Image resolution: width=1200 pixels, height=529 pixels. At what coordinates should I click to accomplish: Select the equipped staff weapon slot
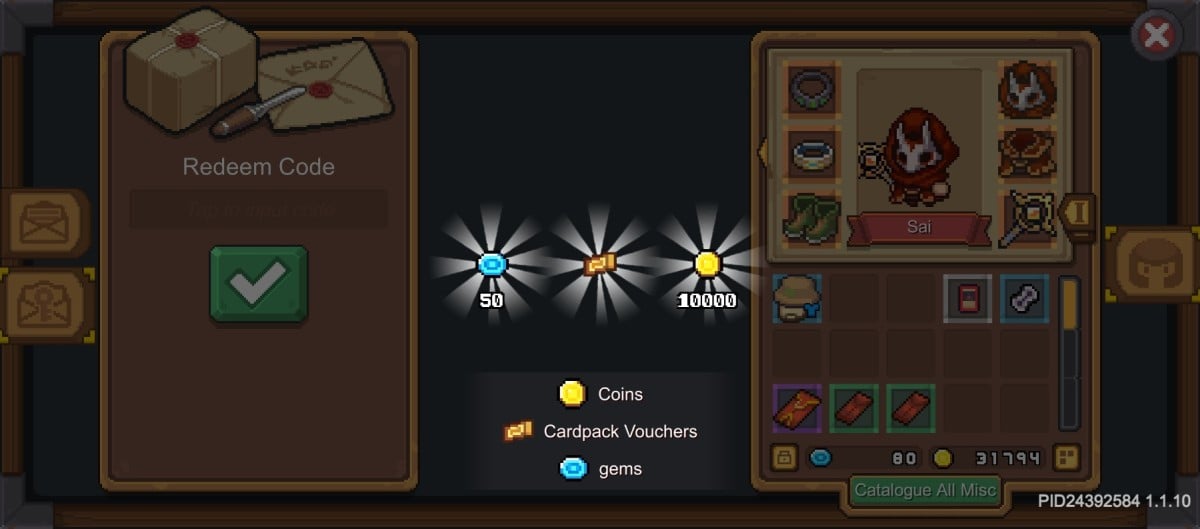[x=1028, y=219]
